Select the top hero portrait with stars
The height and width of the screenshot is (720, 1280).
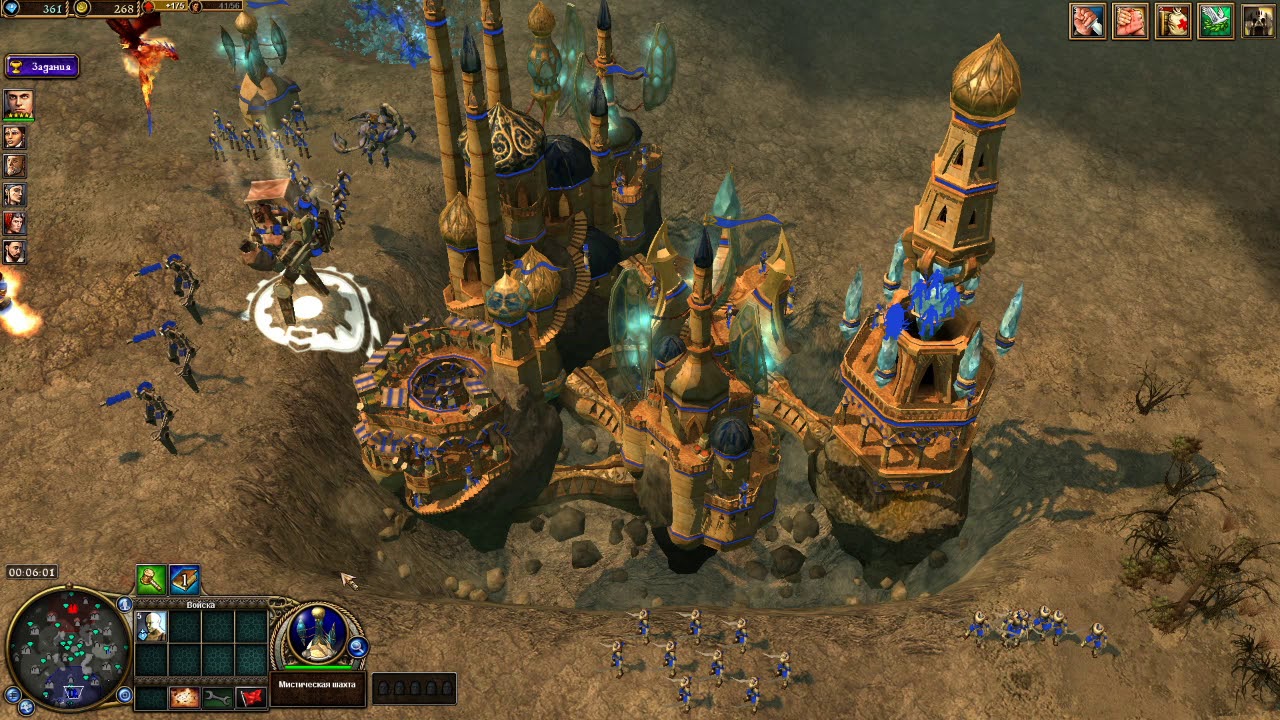(x=17, y=104)
